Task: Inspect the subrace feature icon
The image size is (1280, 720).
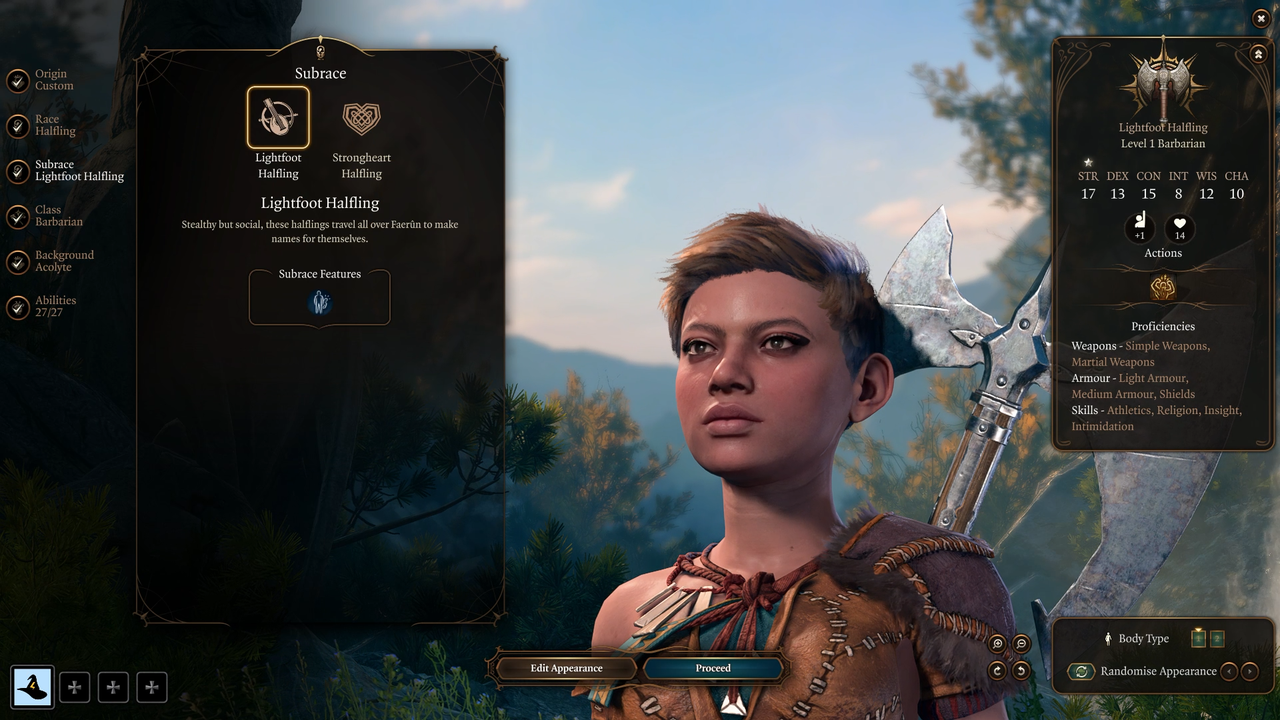Action: tap(320, 302)
